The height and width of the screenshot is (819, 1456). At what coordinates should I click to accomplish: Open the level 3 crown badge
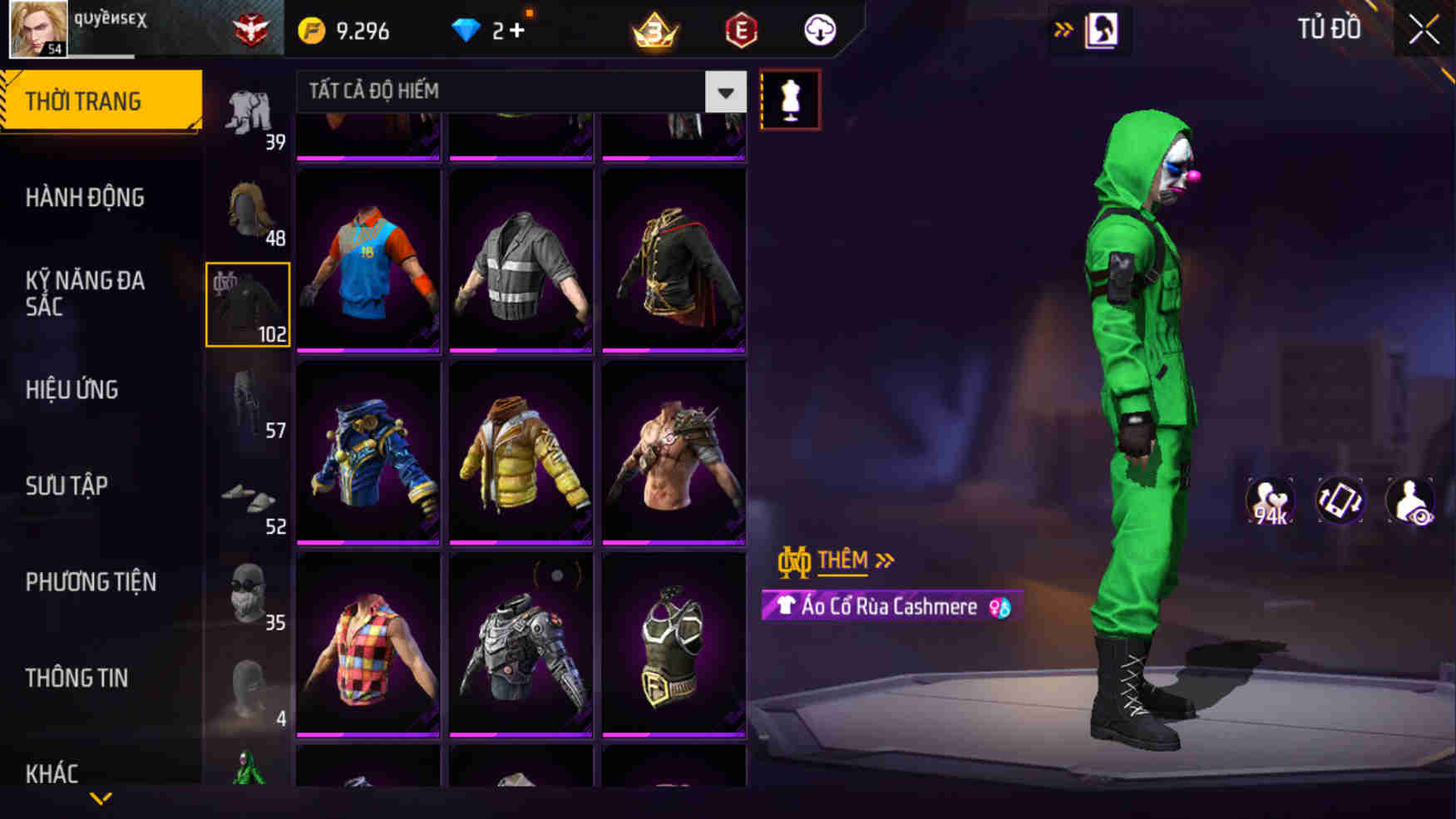click(656, 29)
